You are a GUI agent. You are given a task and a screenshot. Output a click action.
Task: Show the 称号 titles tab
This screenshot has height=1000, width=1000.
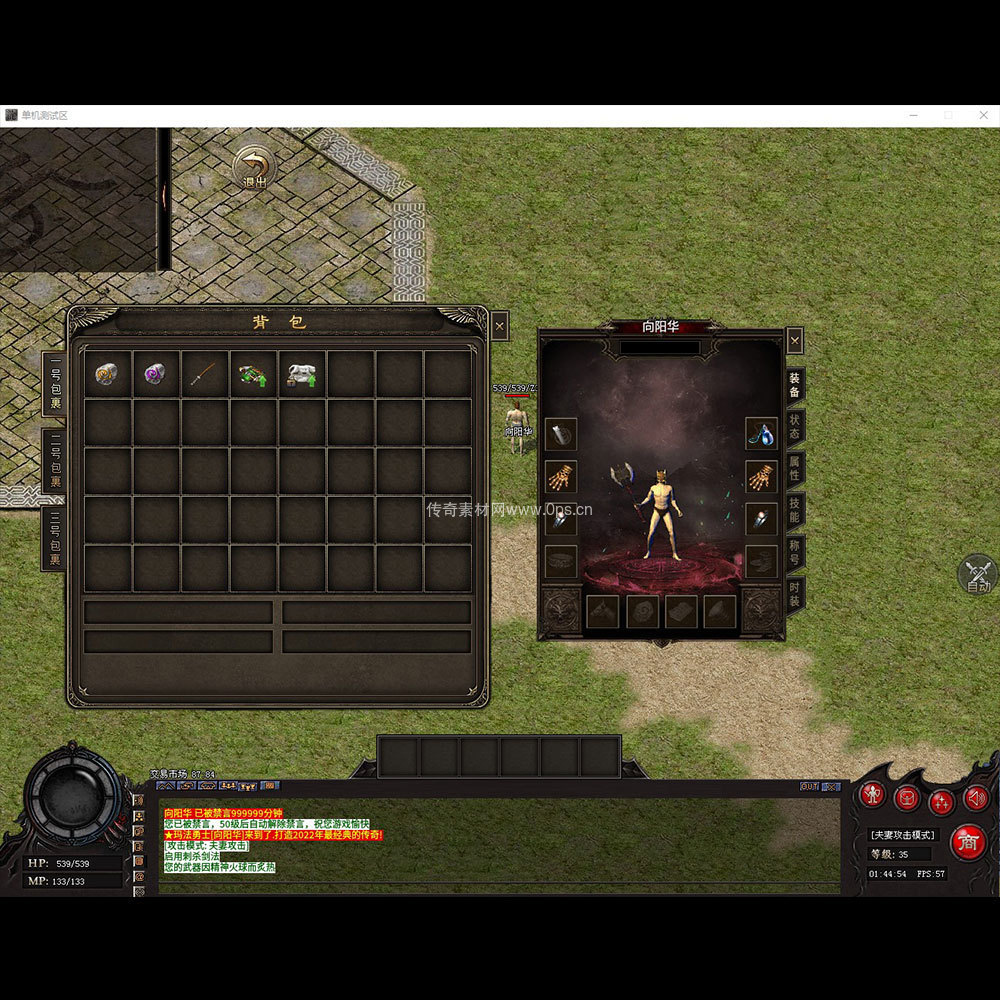click(794, 551)
